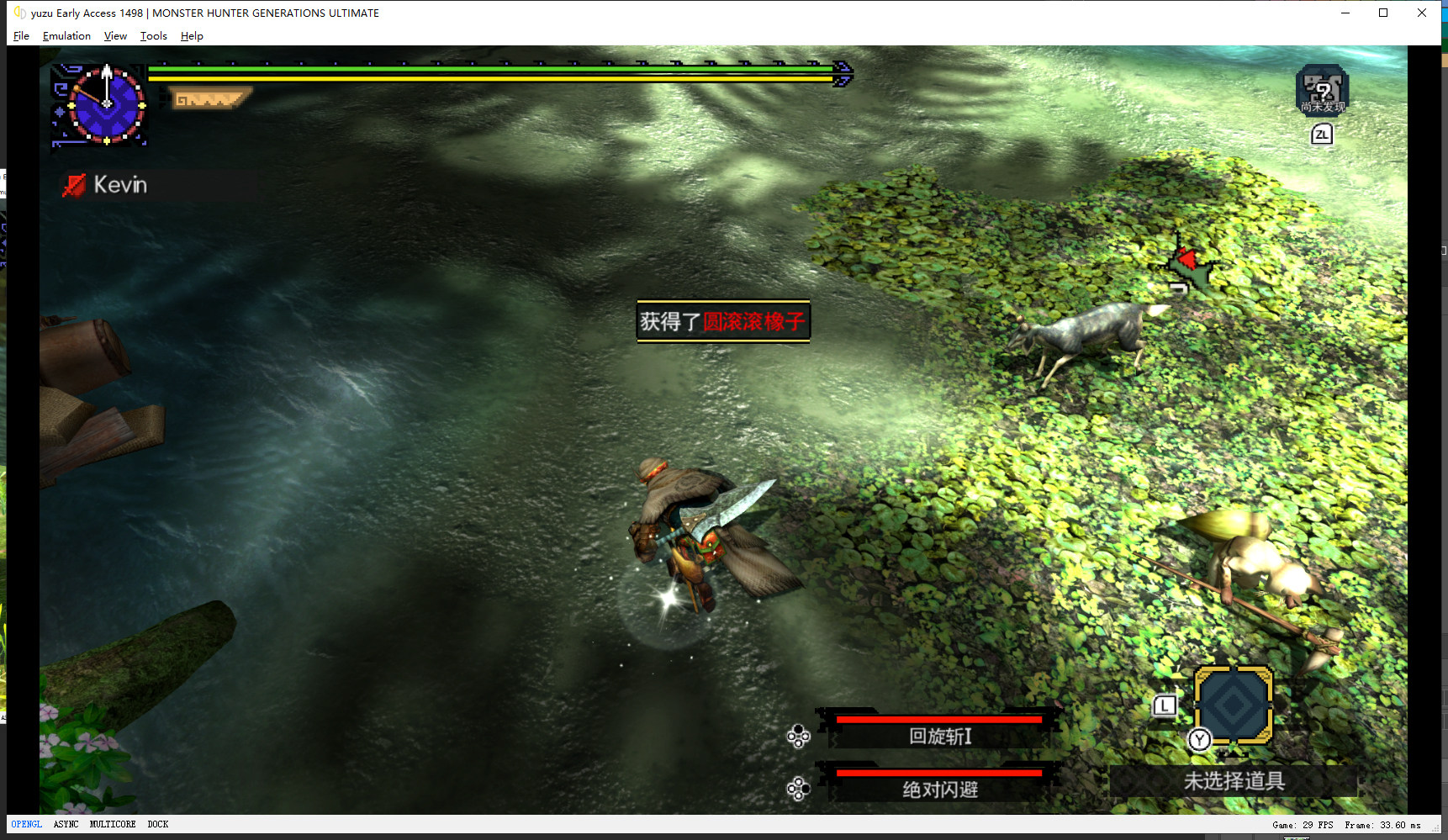Click the undiscovered monster icon
The width and height of the screenshot is (1448, 840).
coord(1322,89)
